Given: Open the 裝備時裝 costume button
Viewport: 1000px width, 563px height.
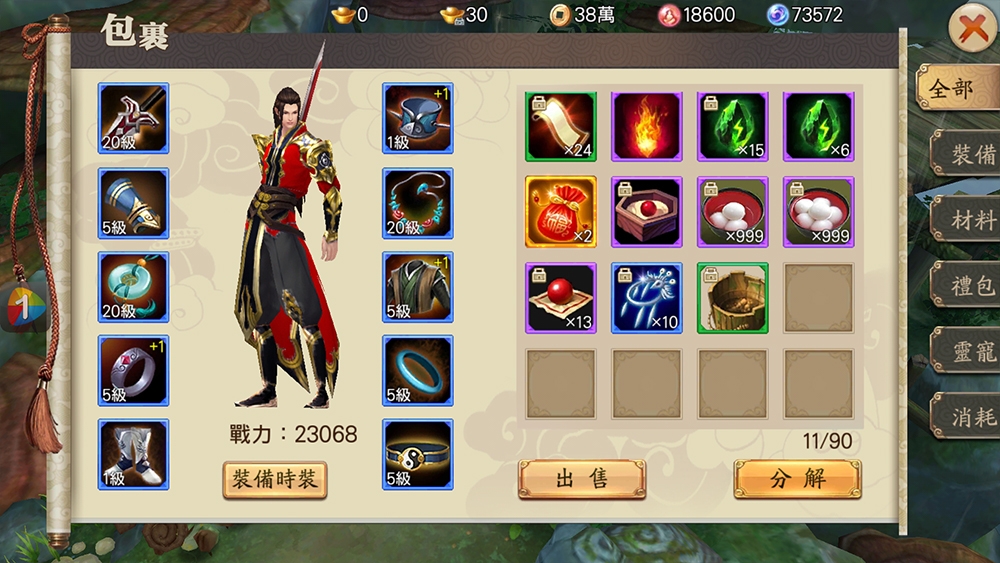Looking at the screenshot, I should click(274, 479).
